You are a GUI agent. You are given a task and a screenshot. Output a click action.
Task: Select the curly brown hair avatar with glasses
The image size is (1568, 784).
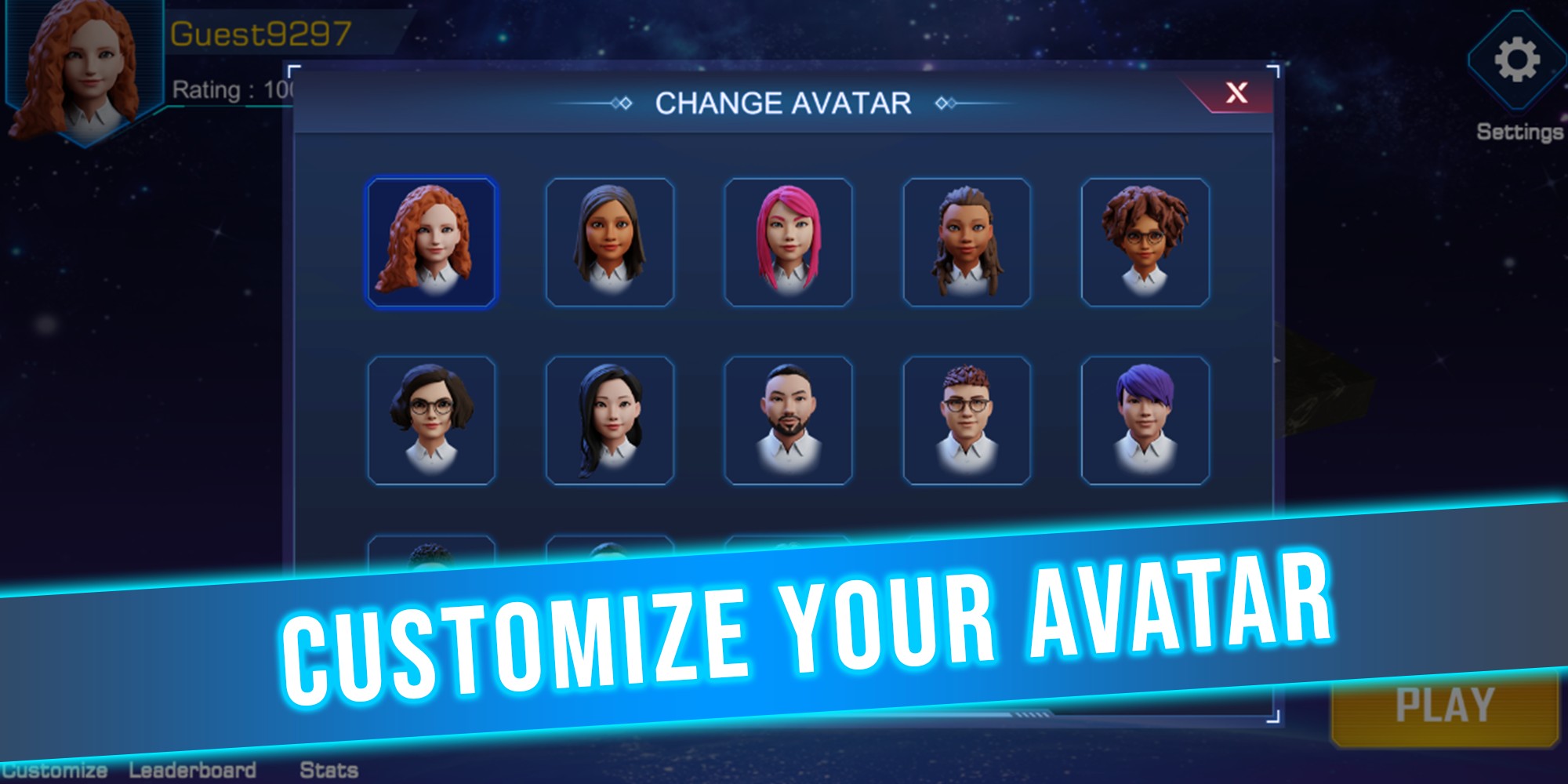point(1145,241)
